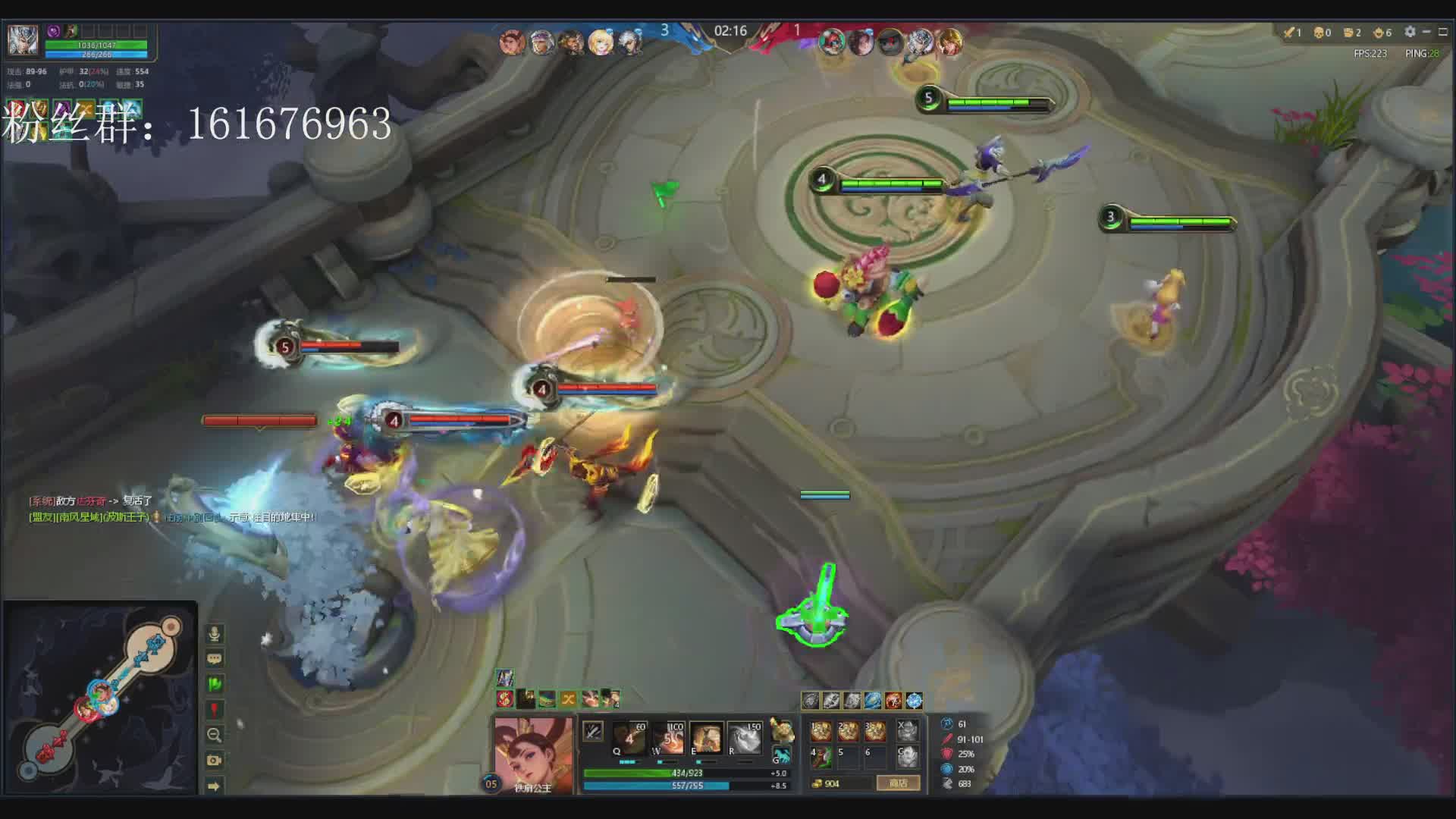1456x819 pixels.
Task: Click the minimap zoom-out magnifier
Action: click(x=215, y=735)
